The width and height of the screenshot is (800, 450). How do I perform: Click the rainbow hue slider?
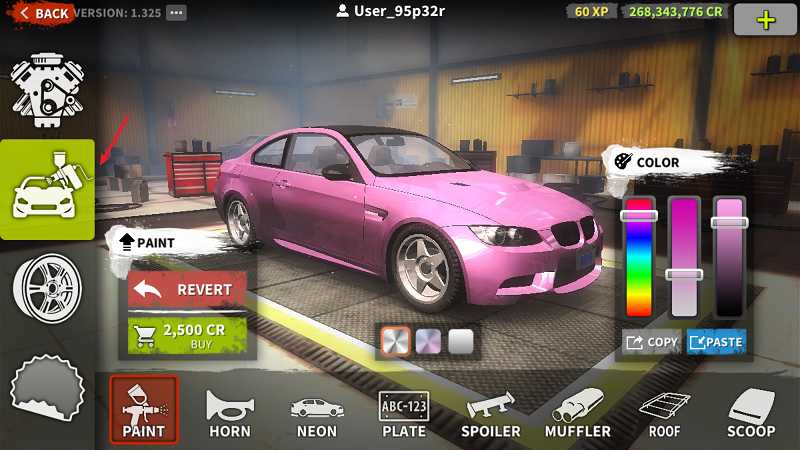coord(638,260)
